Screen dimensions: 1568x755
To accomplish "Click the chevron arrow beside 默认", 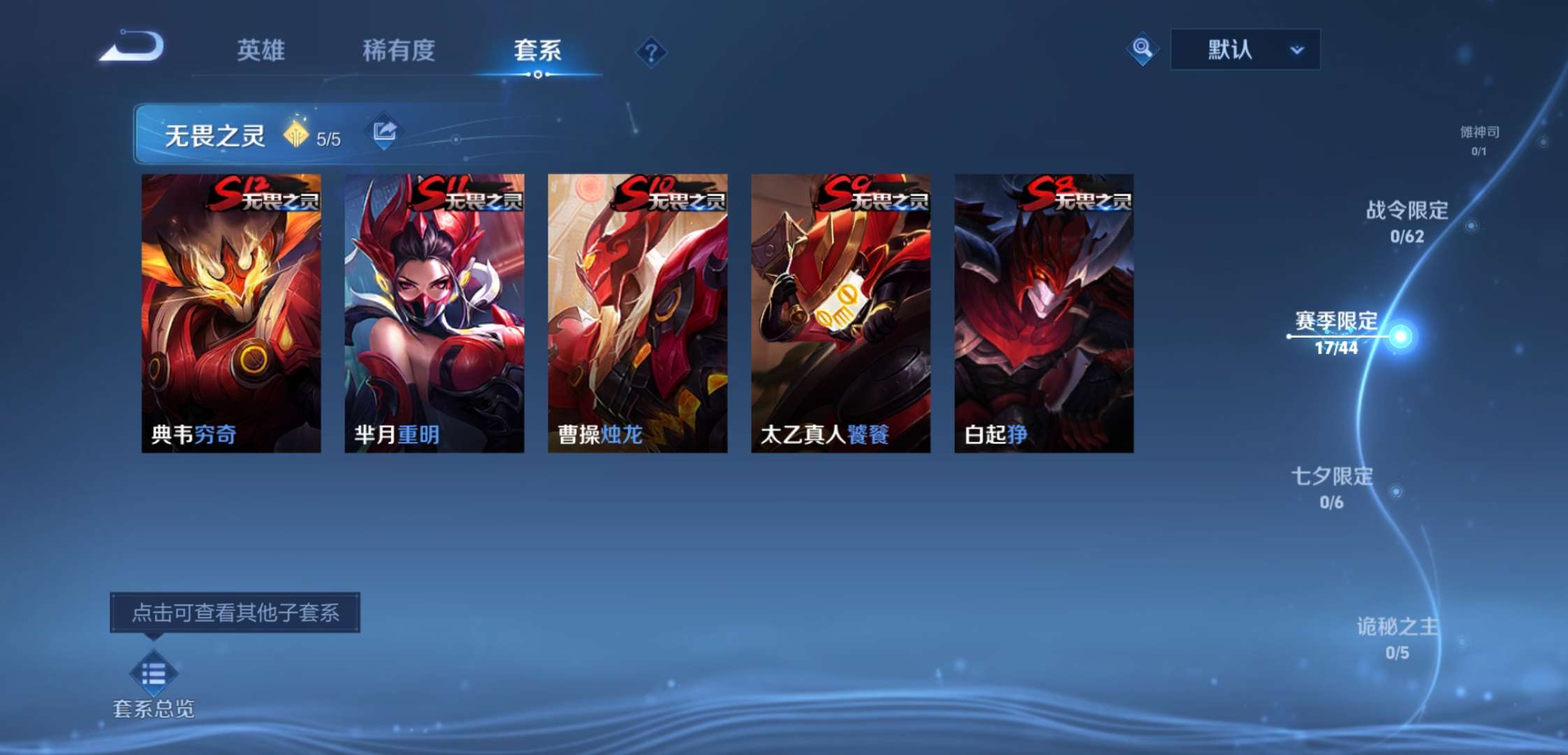I will (1297, 50).
